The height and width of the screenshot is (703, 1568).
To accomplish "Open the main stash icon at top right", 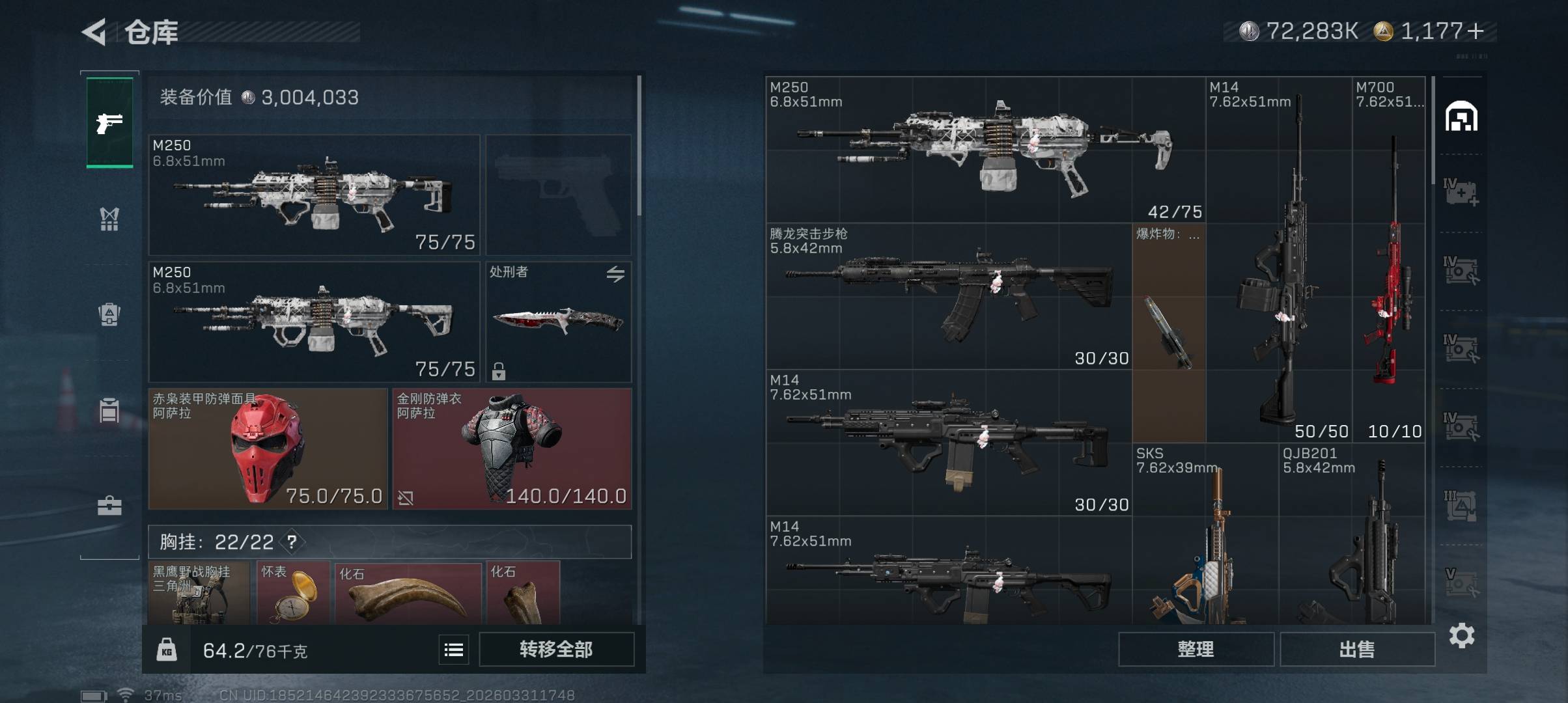I will 1461,117.
